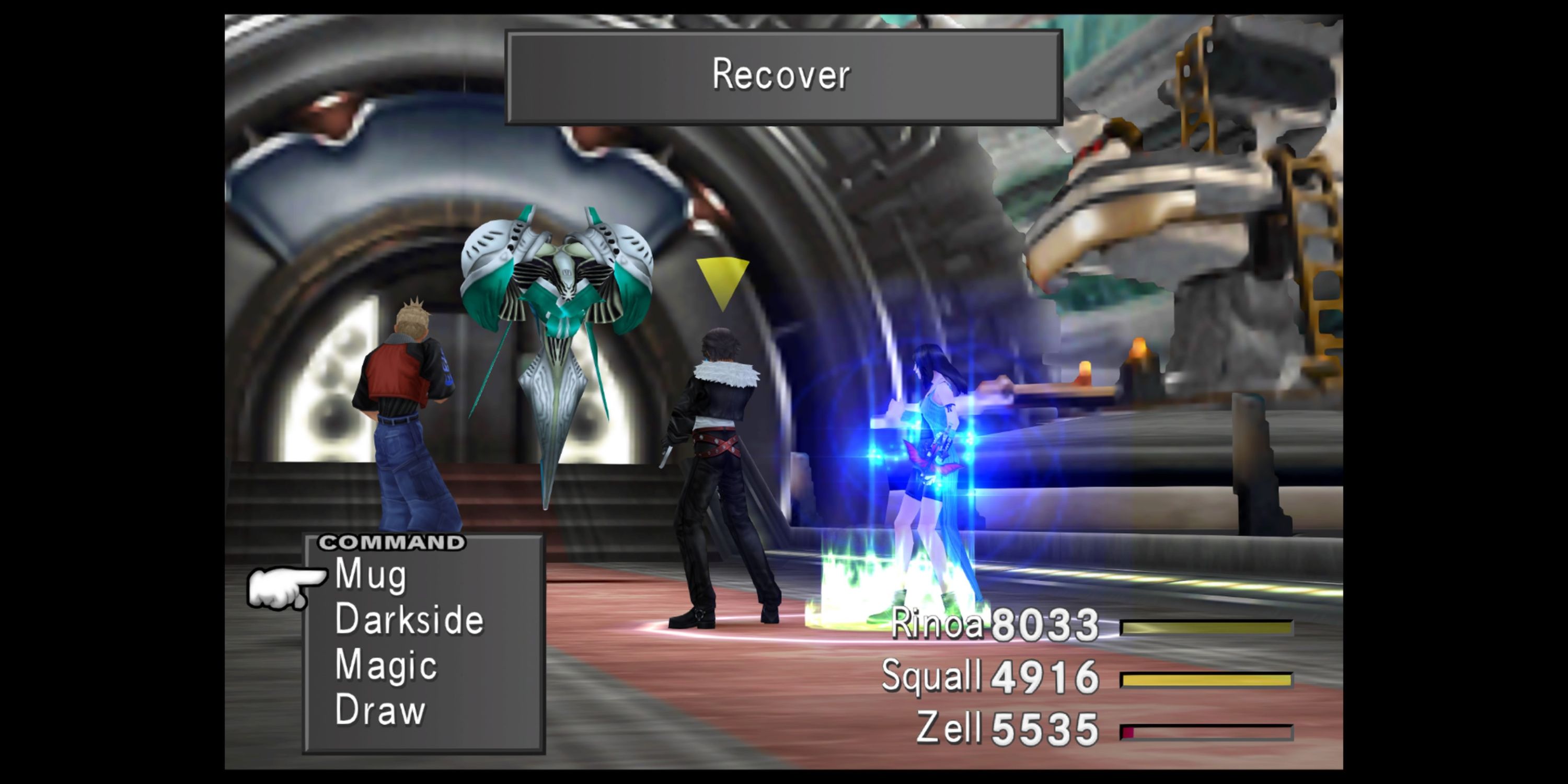
Task: Pick the Draw command
Action: coord(380,710)
